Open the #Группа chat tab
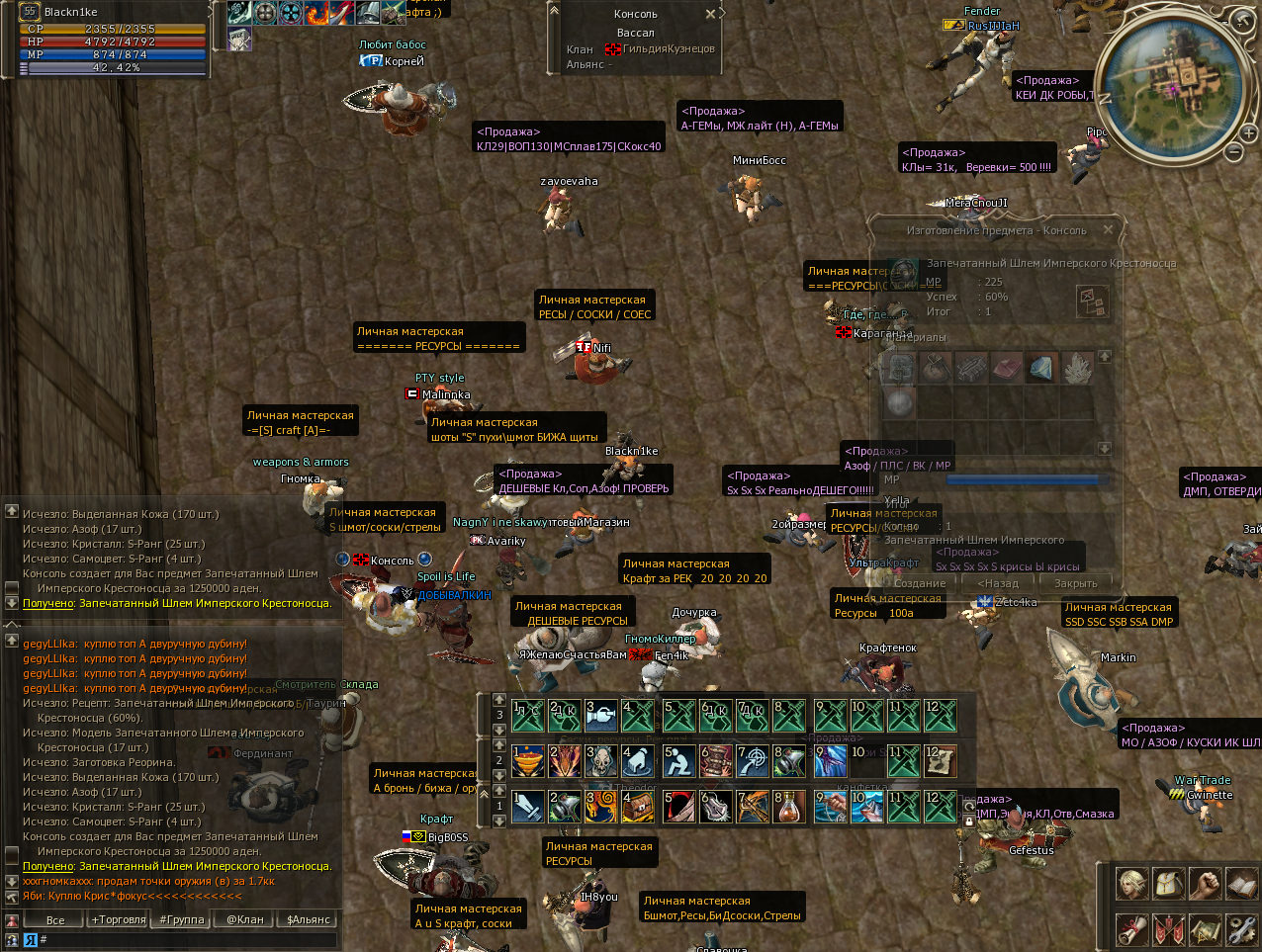 182,919
